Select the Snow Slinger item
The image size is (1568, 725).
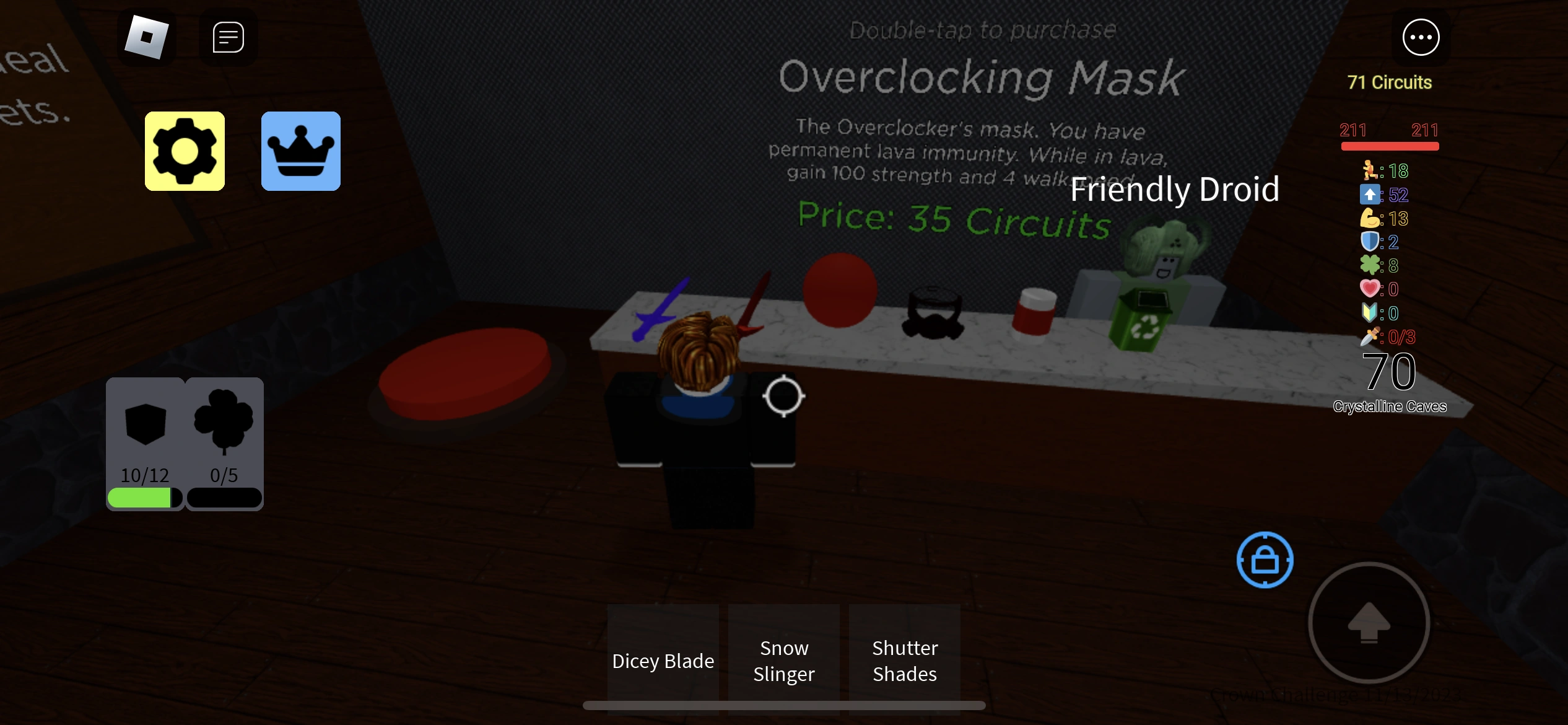tap(783, 660)
